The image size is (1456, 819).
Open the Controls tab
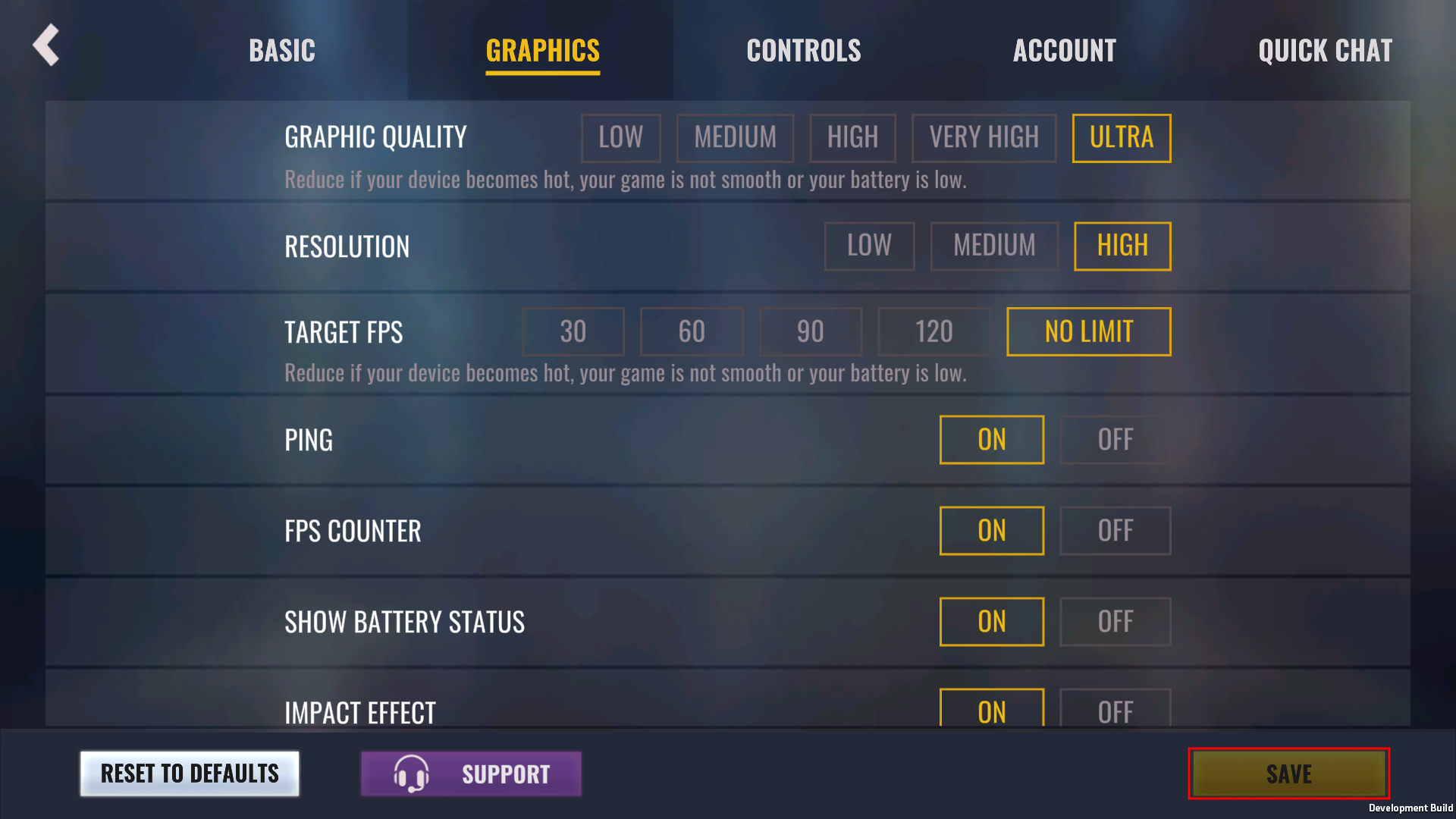coord(803,51)
